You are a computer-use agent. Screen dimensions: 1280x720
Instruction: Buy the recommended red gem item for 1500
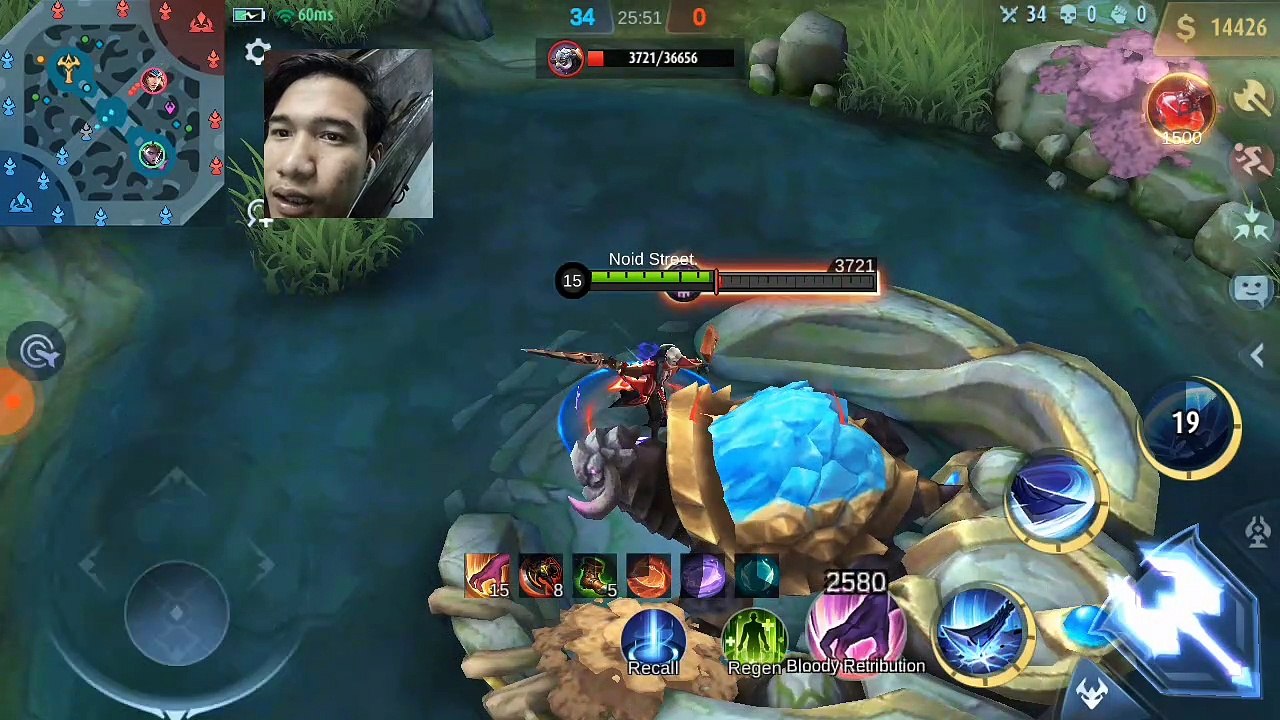pyautogui.click(x=1181, y=110)
